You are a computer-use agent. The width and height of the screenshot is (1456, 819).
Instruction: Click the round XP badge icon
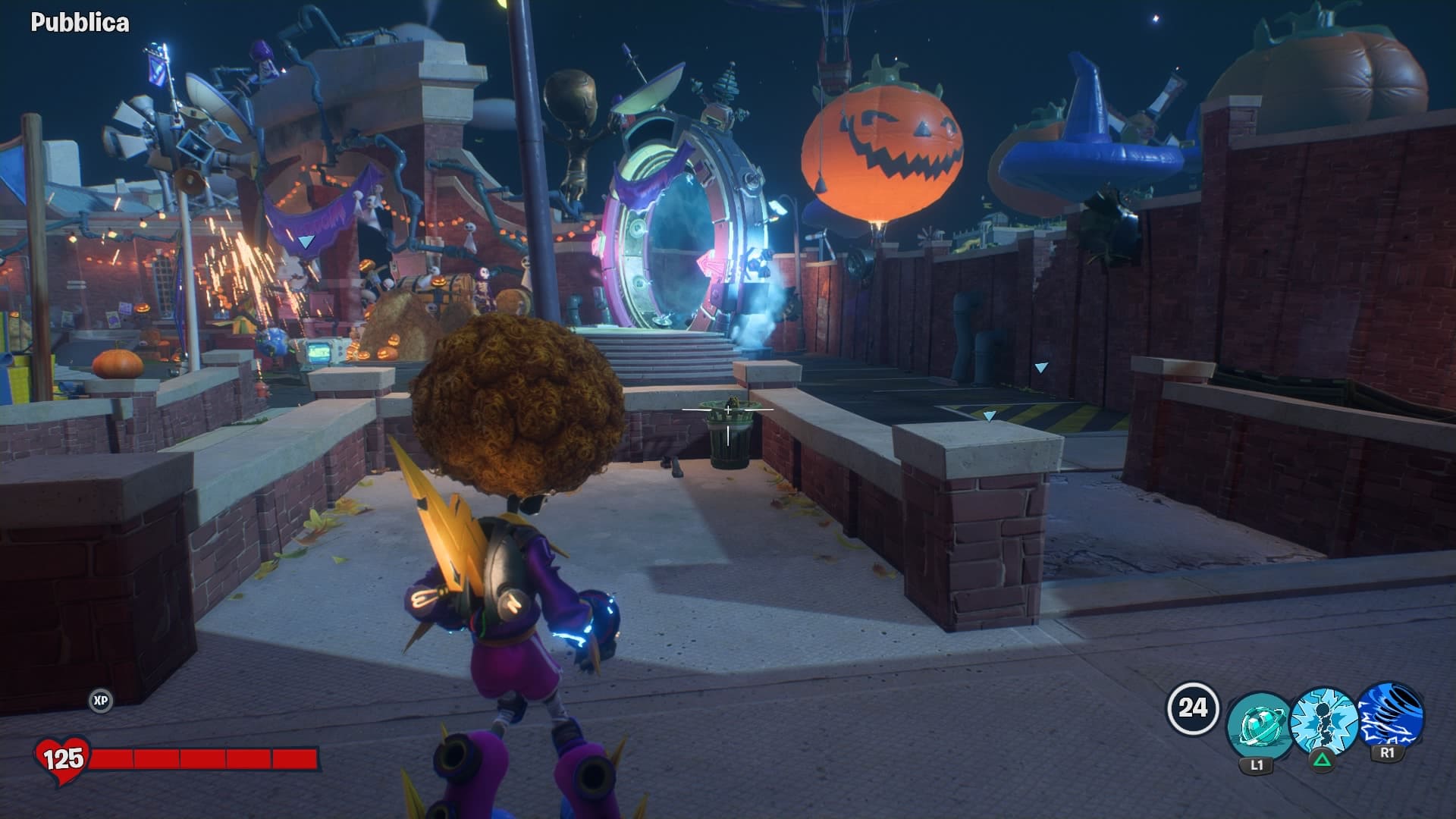click(100, 701)
